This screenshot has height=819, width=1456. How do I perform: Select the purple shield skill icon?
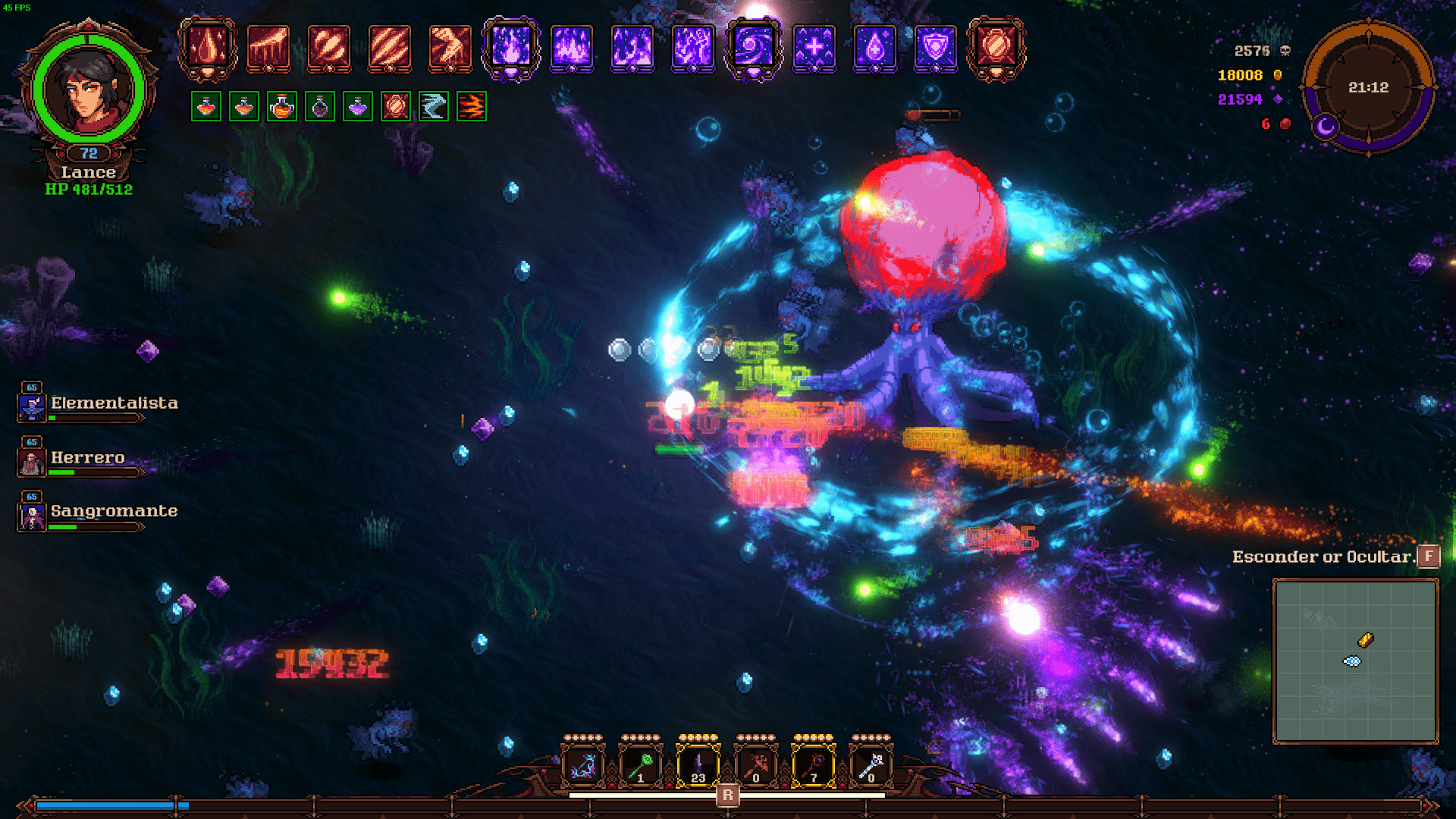[x=936, y=48]
